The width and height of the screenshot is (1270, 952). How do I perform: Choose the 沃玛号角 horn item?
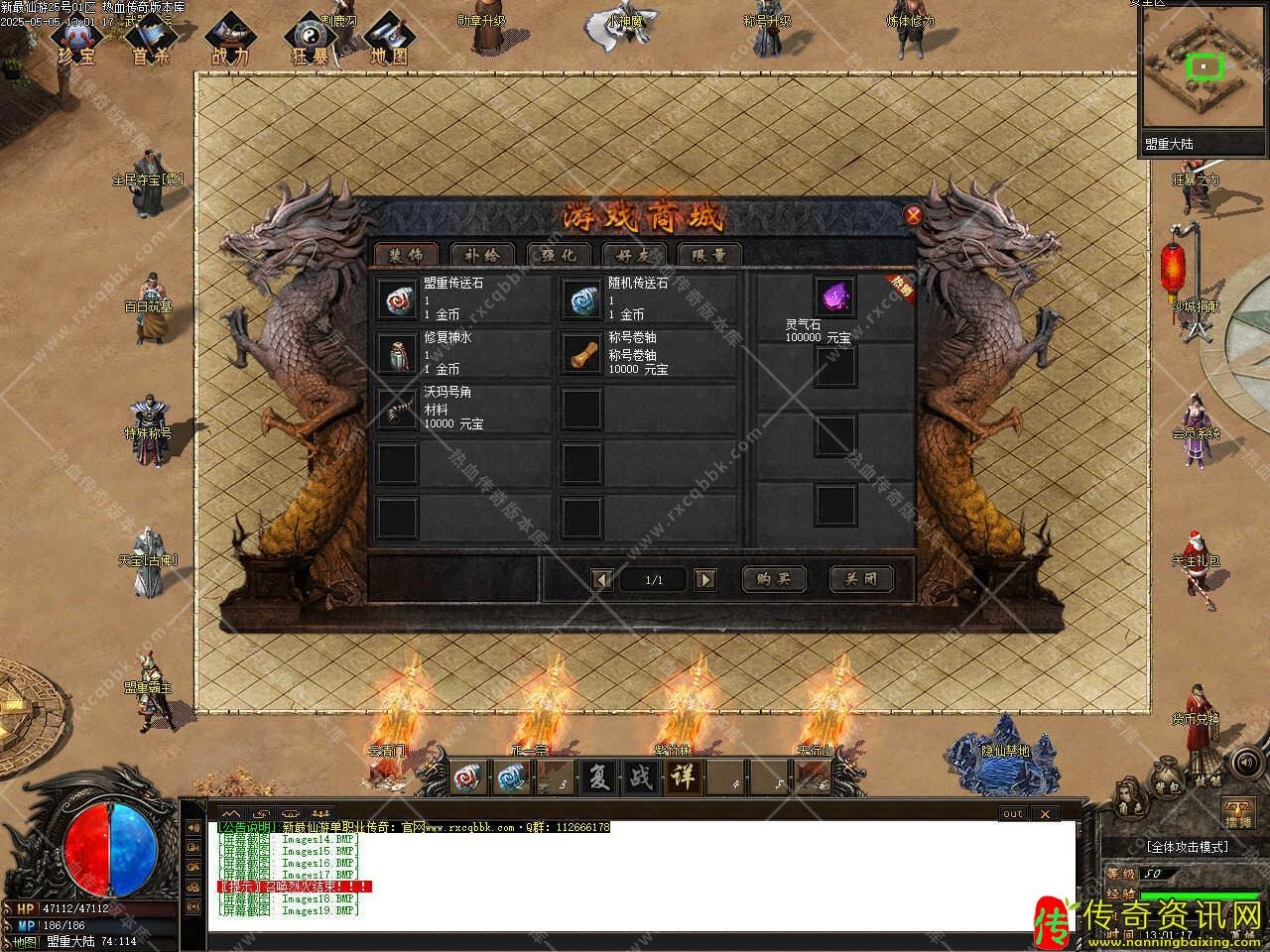397,408
